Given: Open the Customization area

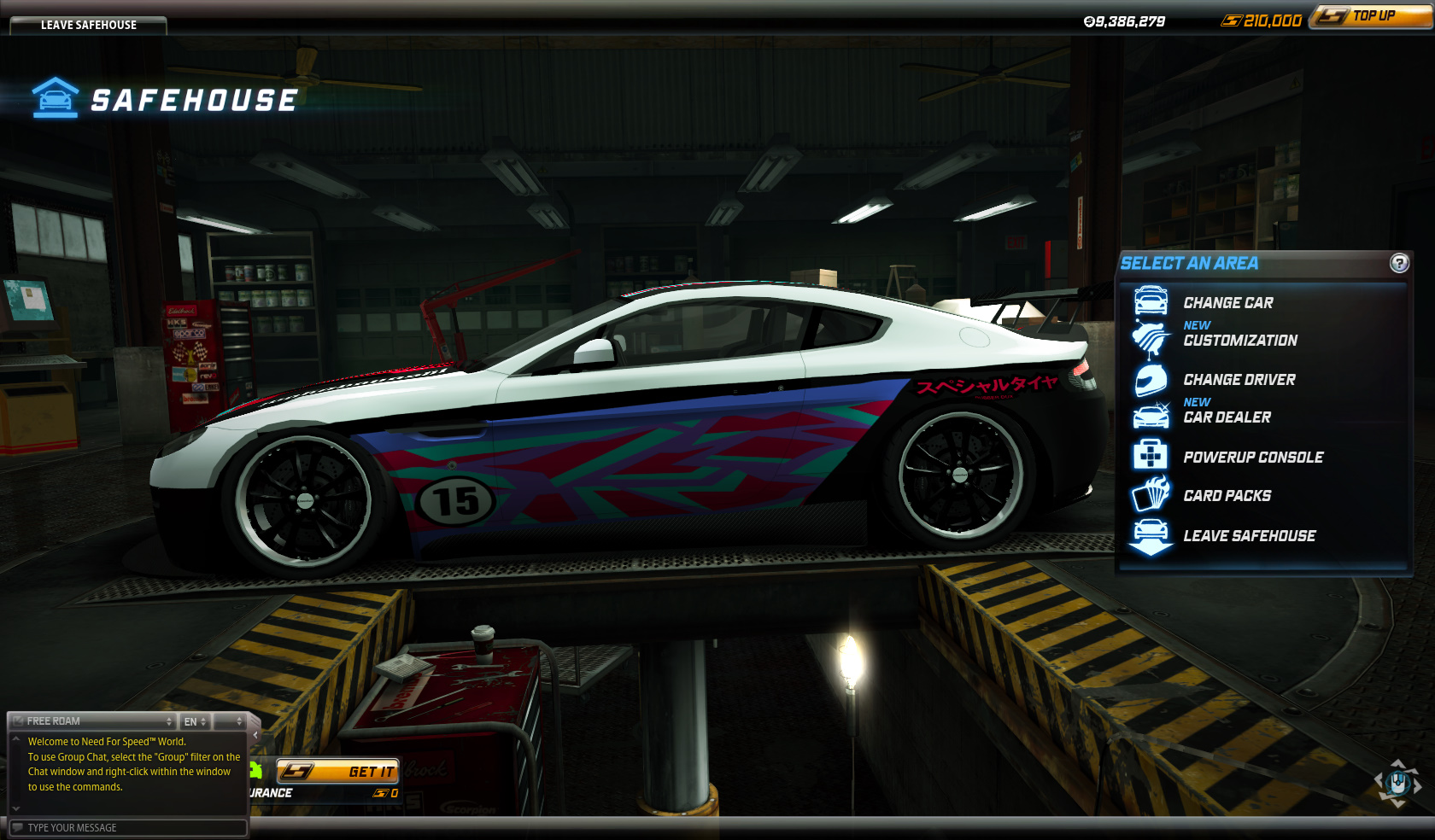Looking at the screenshot, I should coord(1239,340).
